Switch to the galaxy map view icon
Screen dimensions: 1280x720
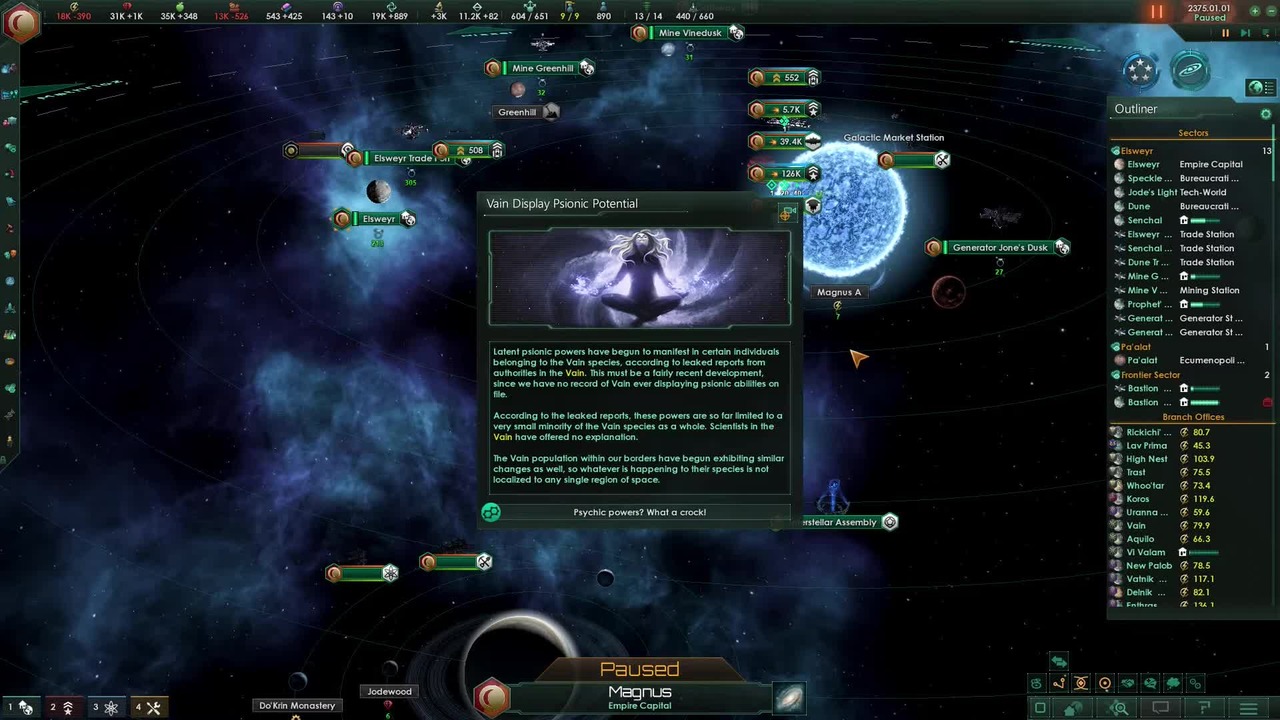(x=1190, y=70)
